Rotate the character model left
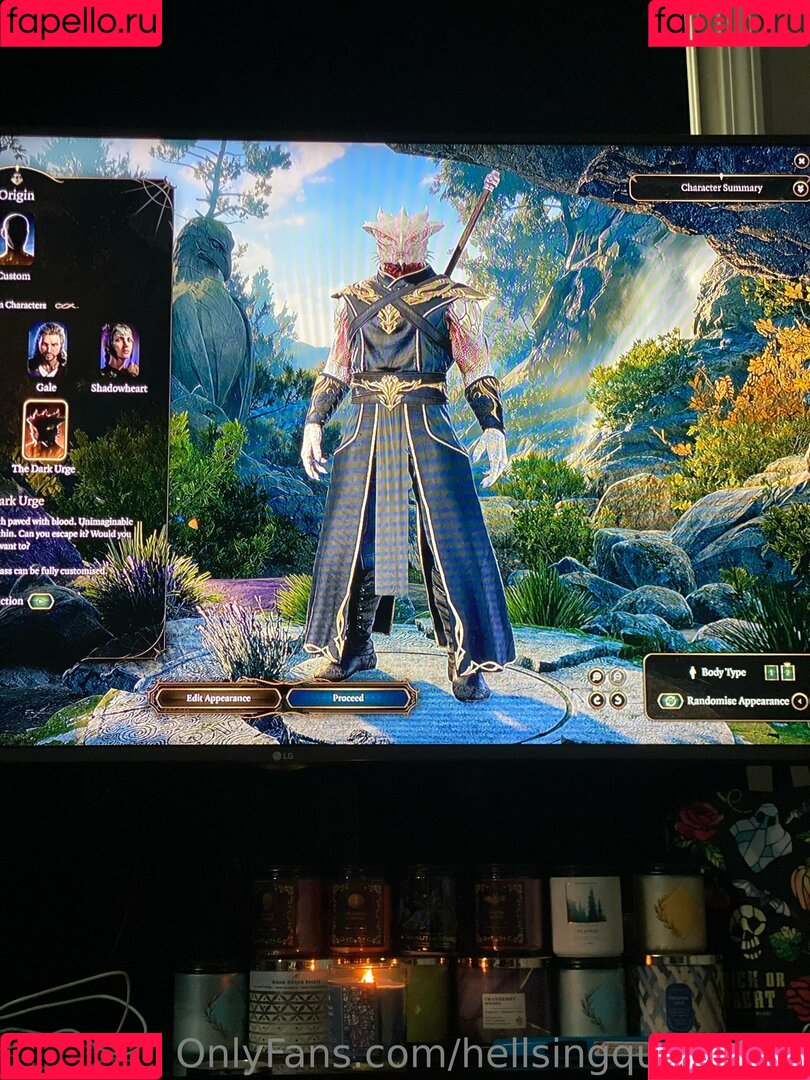The image size is (810, 1080). pyautogui.click(x=597, y=699)
